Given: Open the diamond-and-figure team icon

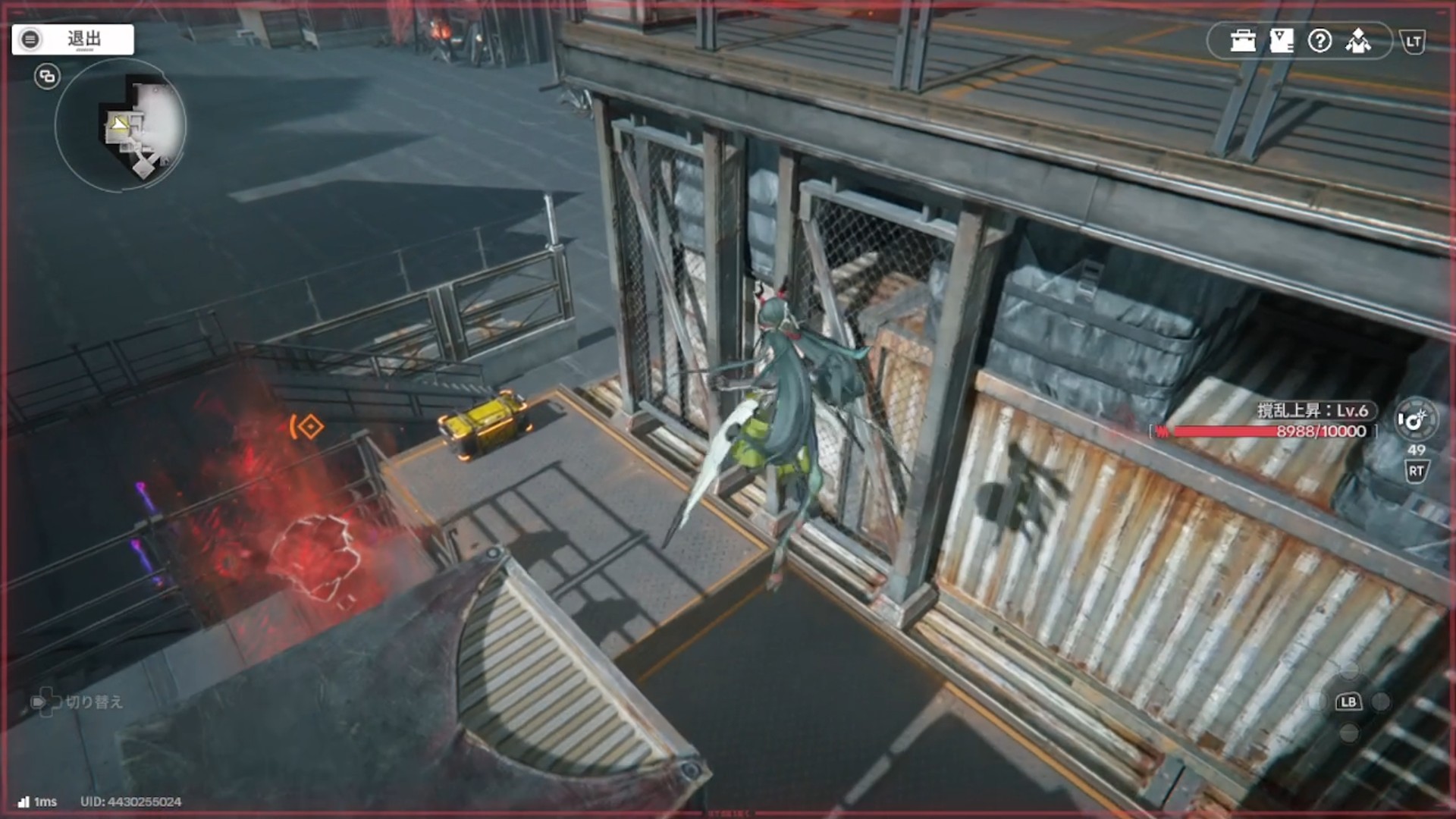Looking at the screenshot, I should pyautogui.click(x=1358, y=41).
